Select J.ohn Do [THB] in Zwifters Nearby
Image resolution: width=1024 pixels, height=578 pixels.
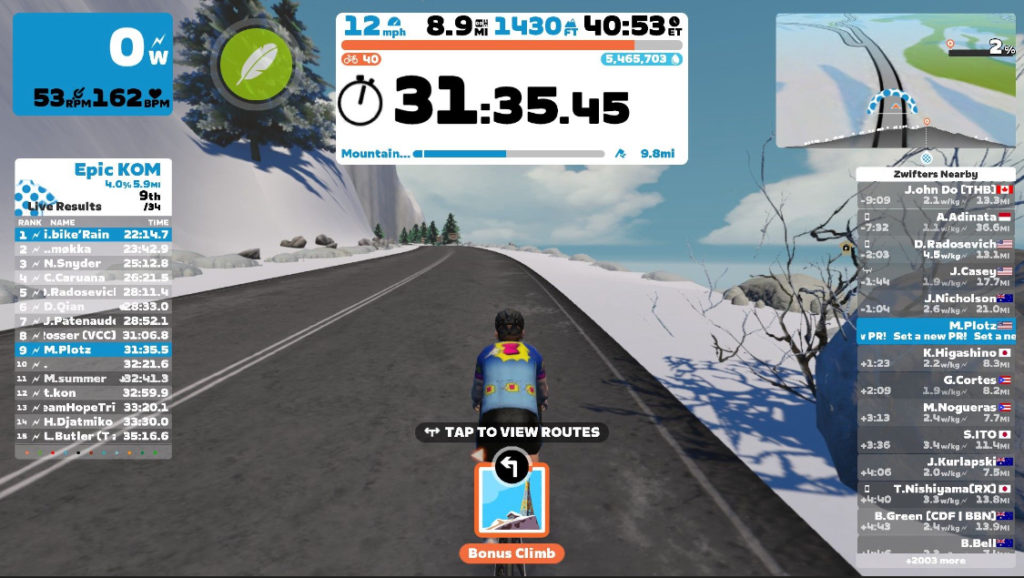935,195
